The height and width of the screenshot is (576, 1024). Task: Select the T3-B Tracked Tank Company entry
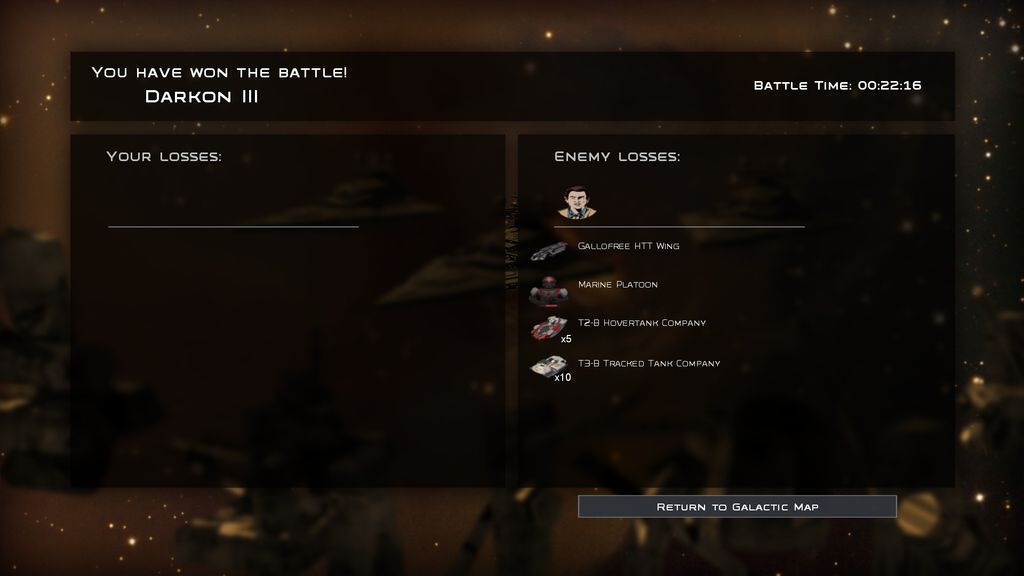648,364
